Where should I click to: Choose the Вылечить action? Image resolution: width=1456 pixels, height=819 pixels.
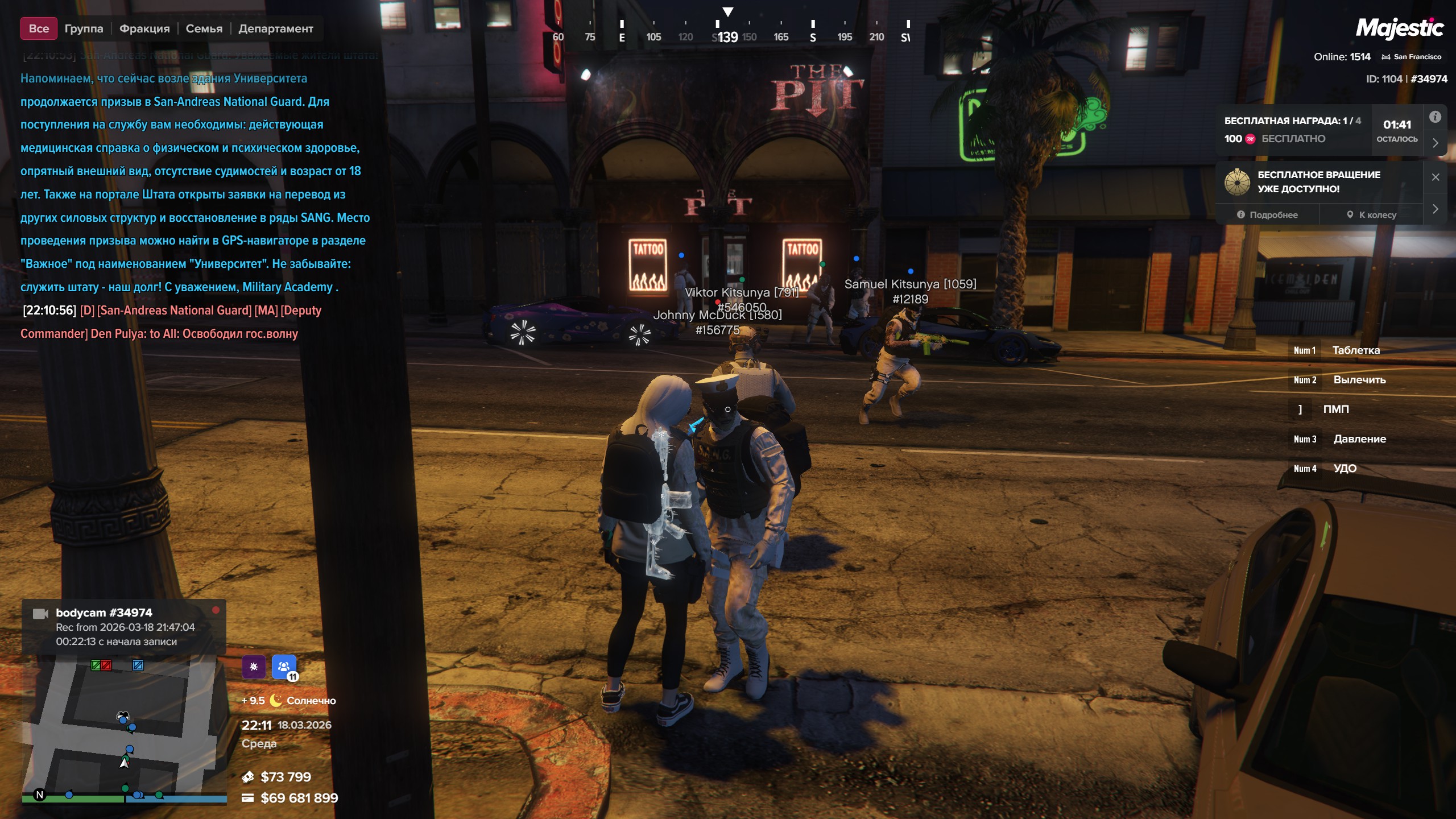(1359, 380)
